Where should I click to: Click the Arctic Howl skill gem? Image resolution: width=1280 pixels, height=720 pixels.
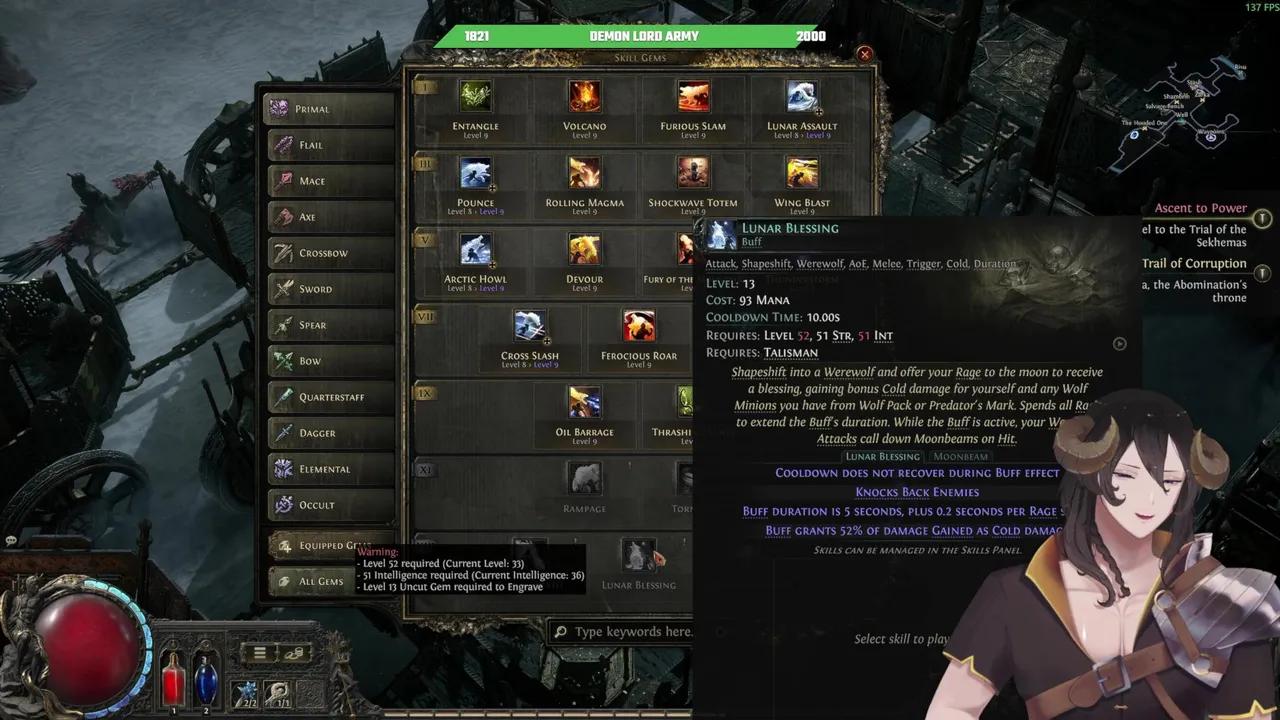pyautogui.click(x=475, y=250)
